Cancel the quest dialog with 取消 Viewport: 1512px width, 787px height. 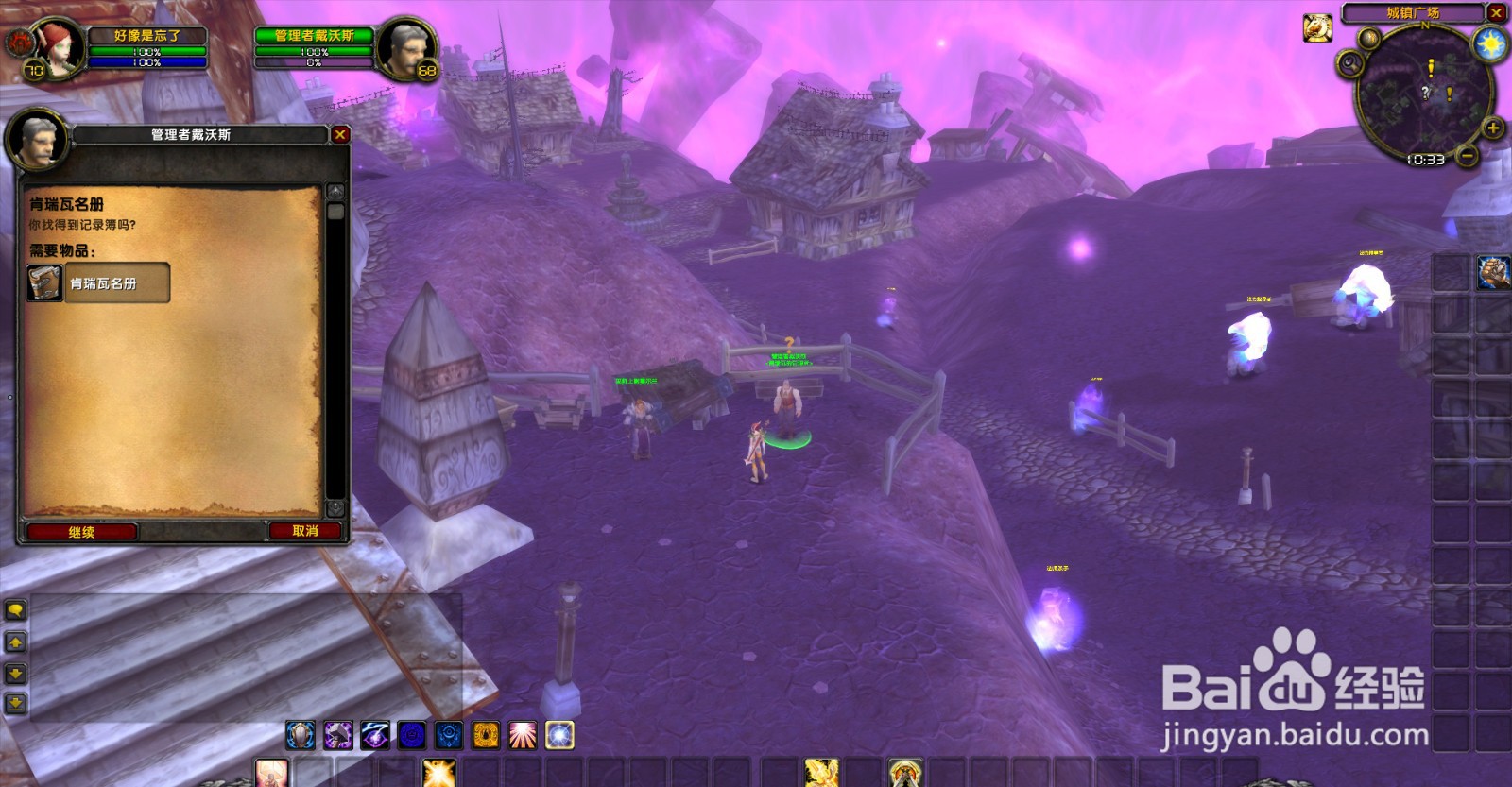click(x=304, y=531)
